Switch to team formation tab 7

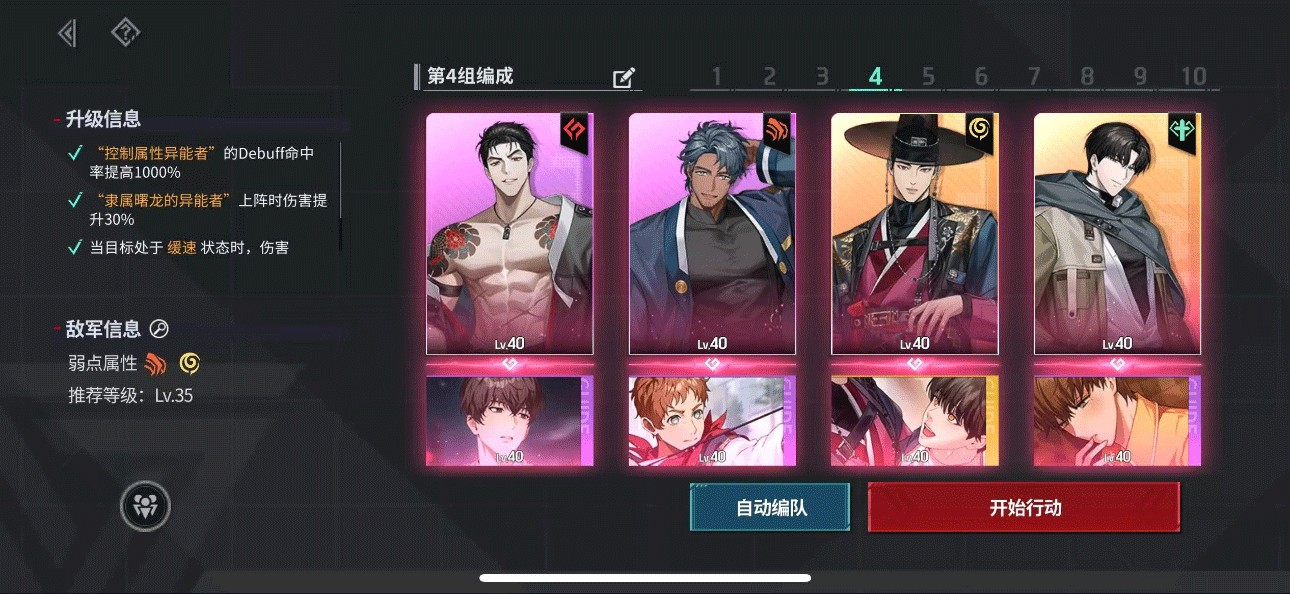[x=1034, y=77]
